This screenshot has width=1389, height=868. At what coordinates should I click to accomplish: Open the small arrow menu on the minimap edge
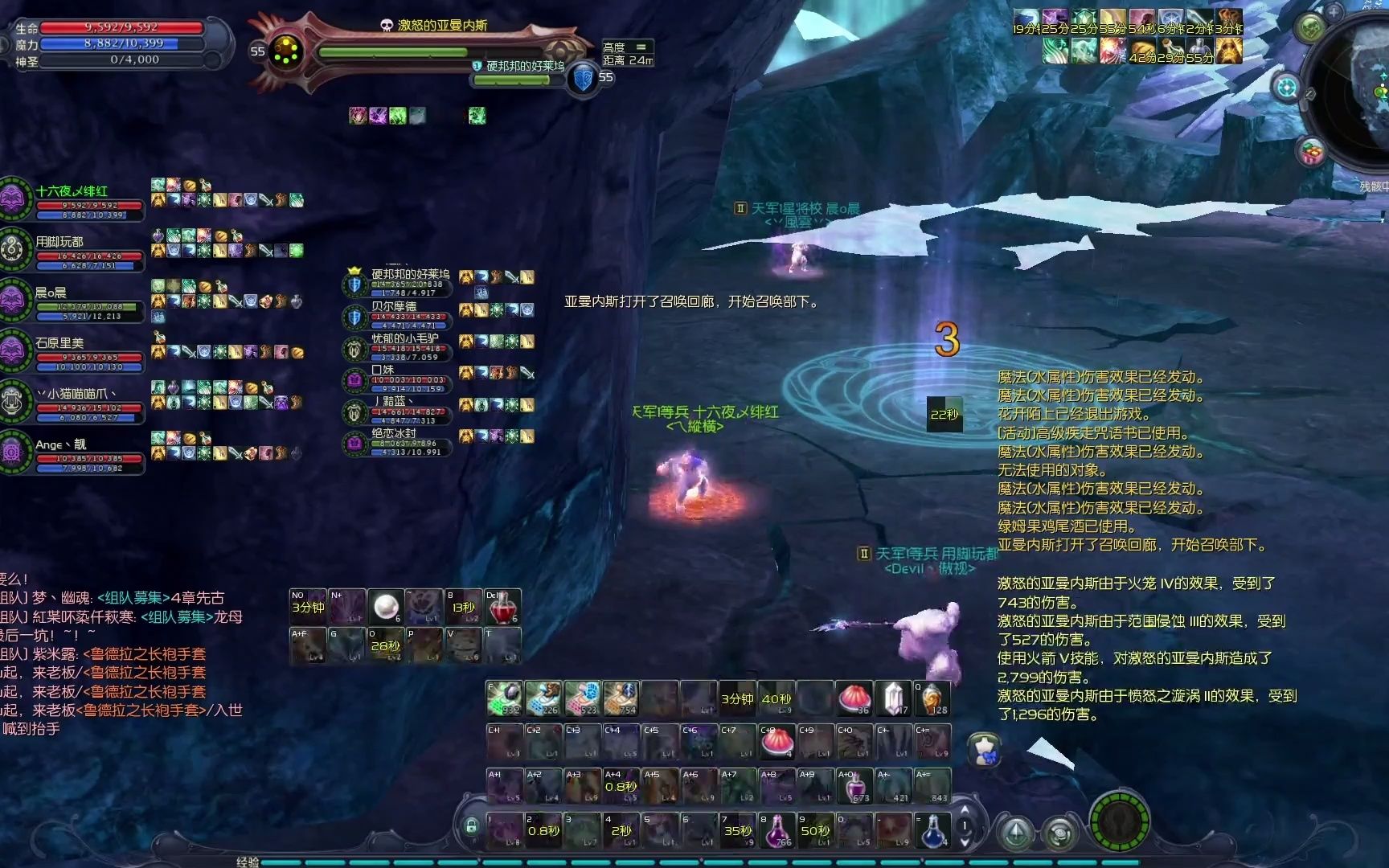1309,95
